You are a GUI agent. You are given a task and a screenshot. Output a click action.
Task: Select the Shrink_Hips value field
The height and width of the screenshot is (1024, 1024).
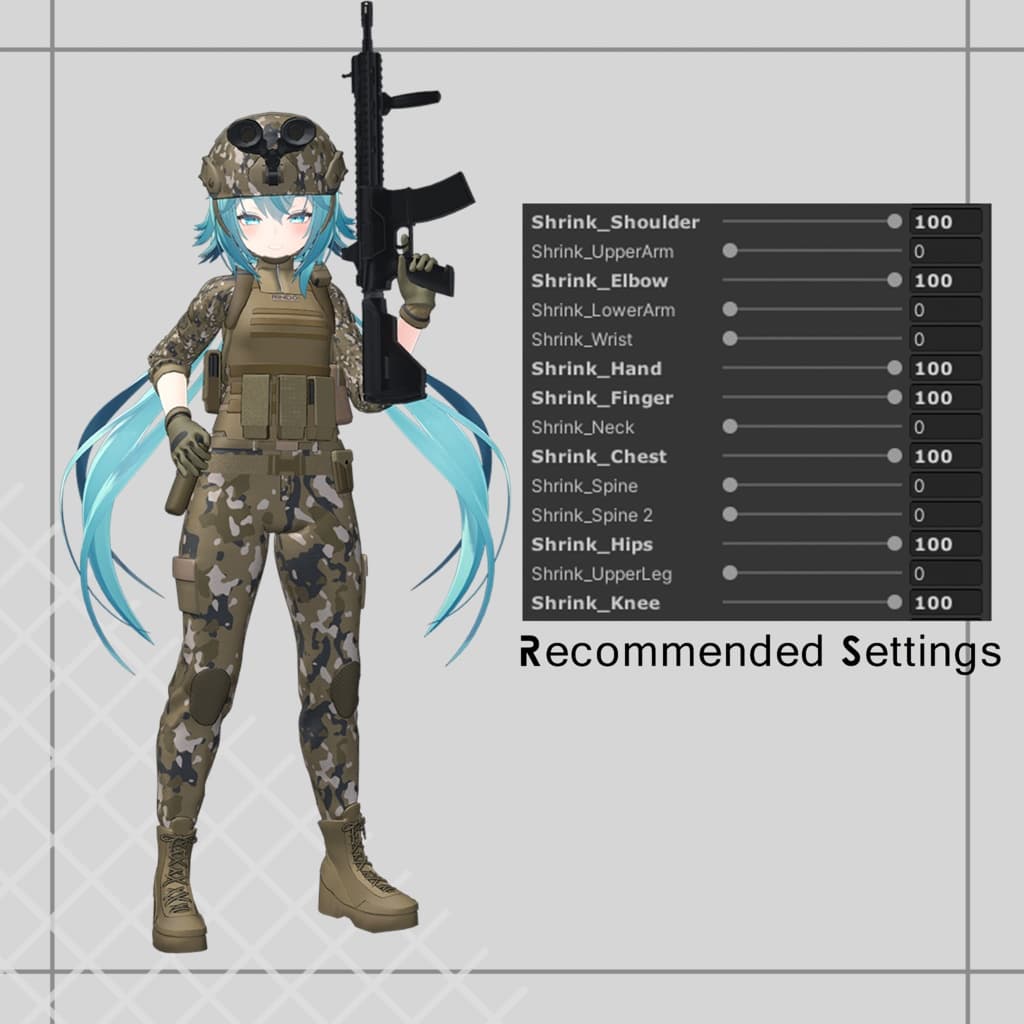(945, 545)
